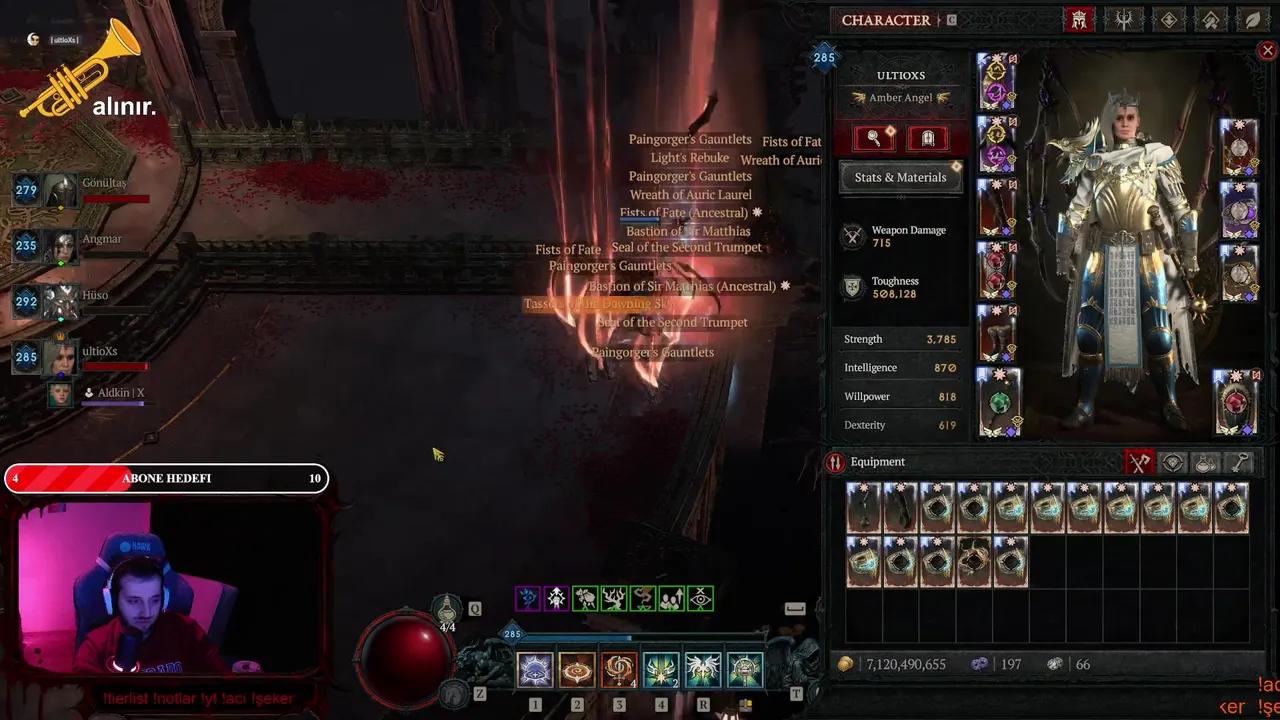Viewport: 1280px width, 720px height.
Task: Open the leaf icon tab
Action: tap(1251, 20)
